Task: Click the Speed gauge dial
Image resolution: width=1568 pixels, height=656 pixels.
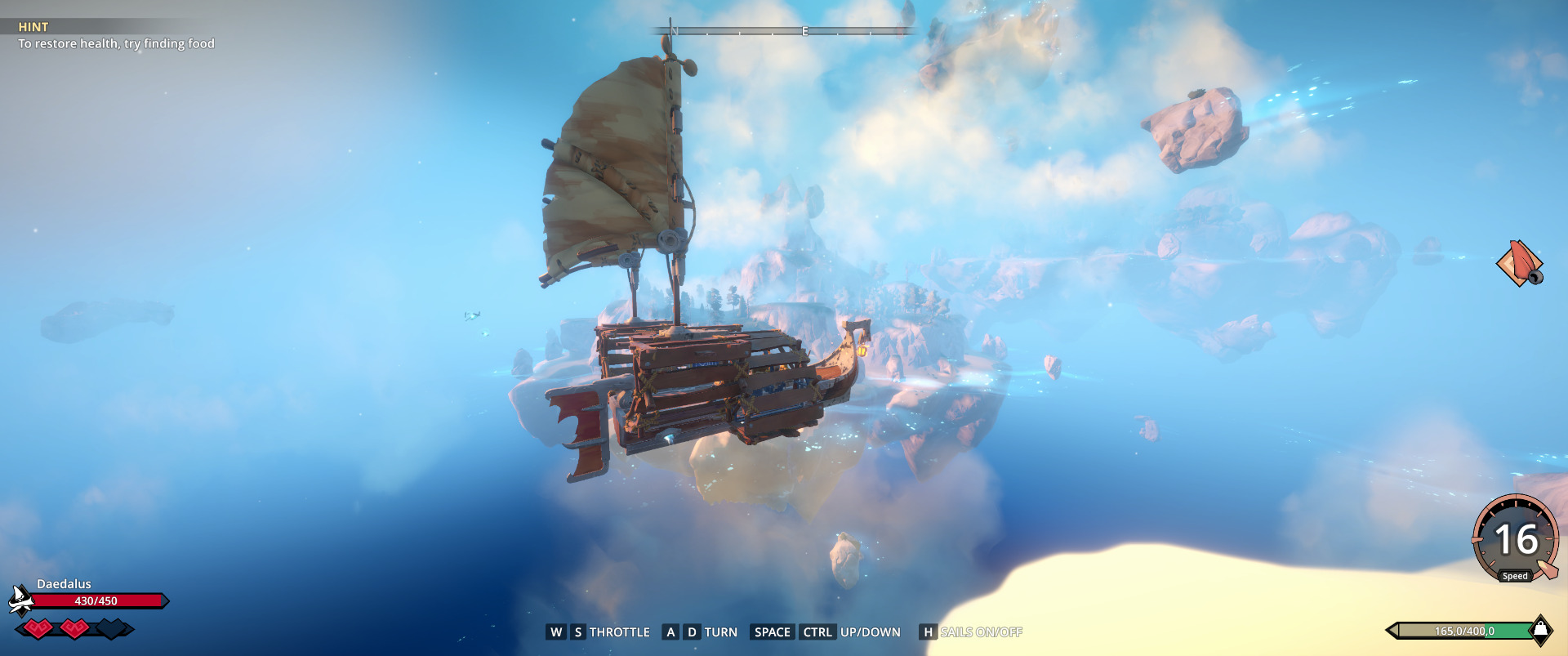Action: [x=1516, y=539]
